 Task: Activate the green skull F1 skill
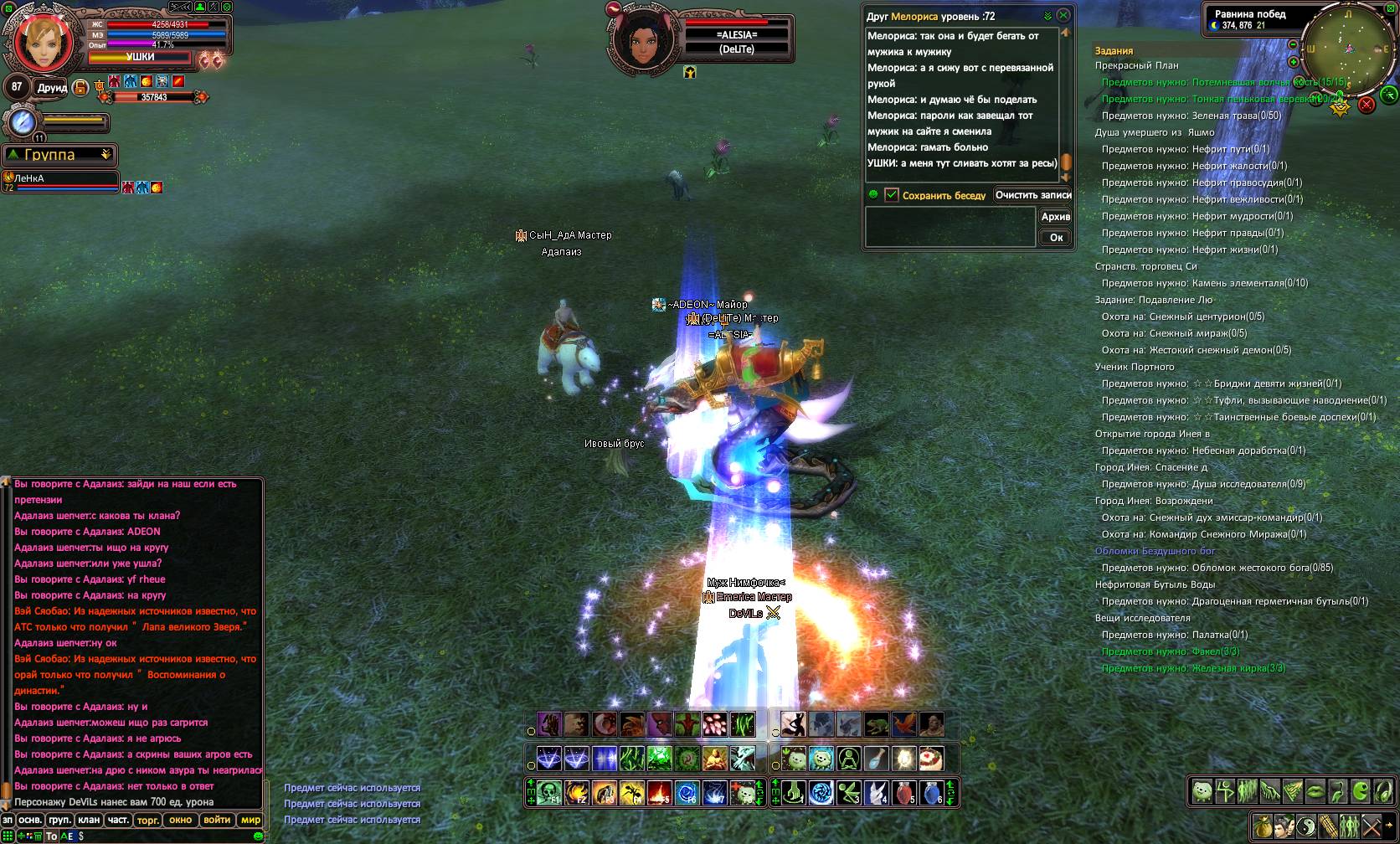click(x=548, y=792)
